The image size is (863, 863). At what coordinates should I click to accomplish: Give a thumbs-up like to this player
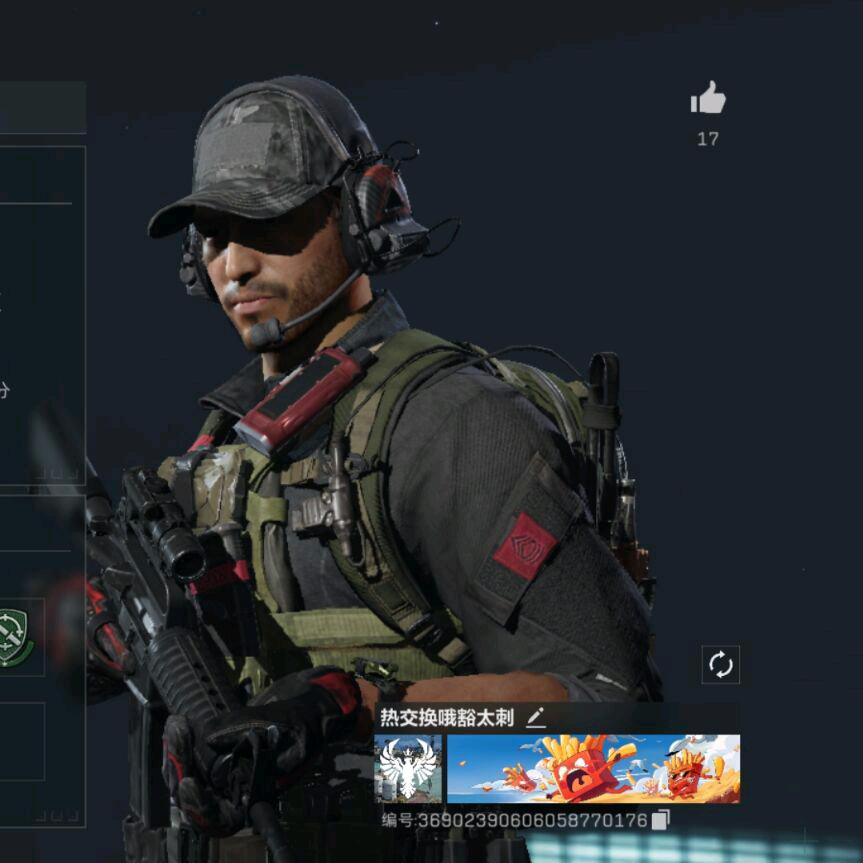point(708,98)
